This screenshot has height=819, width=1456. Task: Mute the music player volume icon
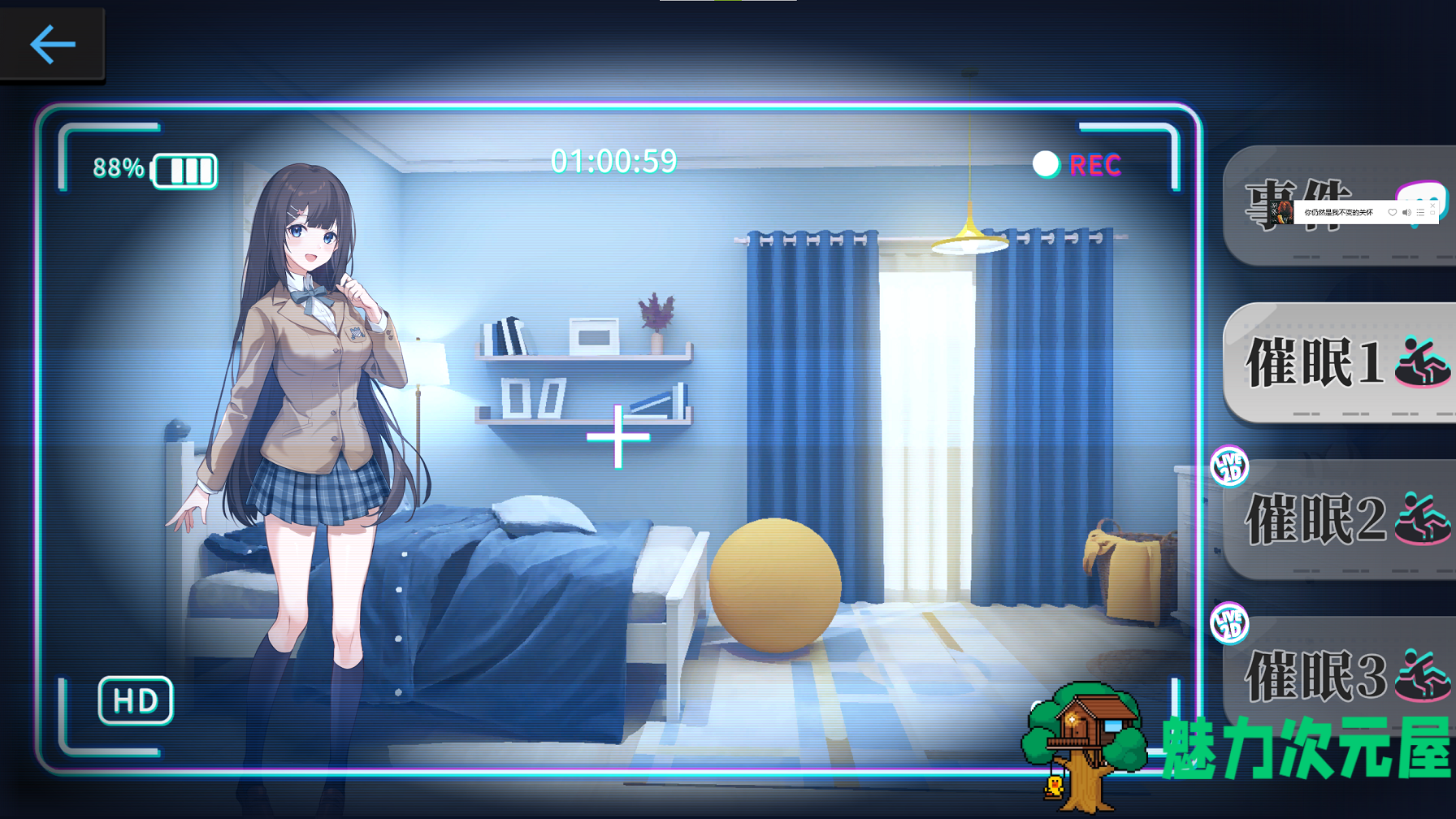pyautogui.click(x=1406, y=213)
